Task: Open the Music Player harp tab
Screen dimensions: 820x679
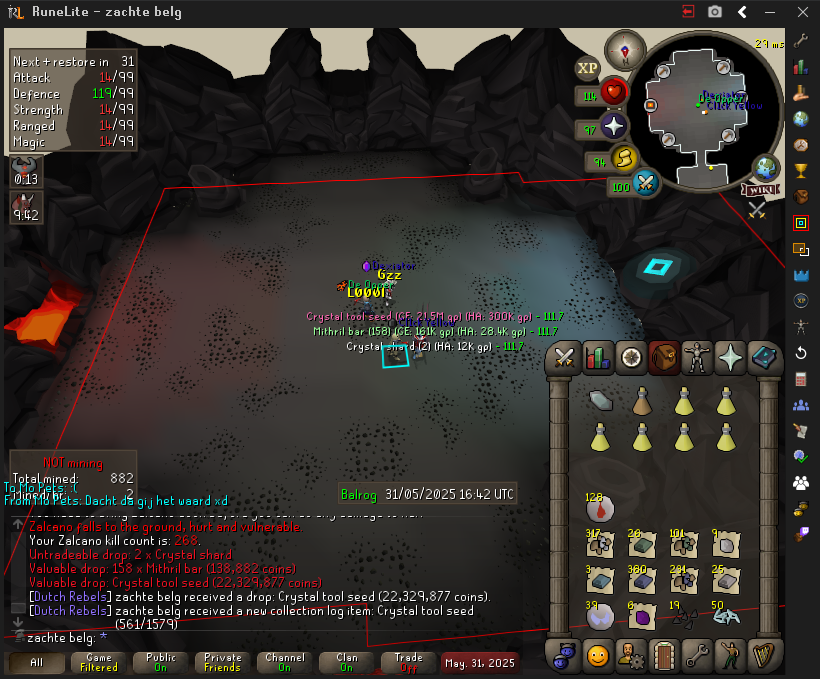Action: [x=764, y=656]
